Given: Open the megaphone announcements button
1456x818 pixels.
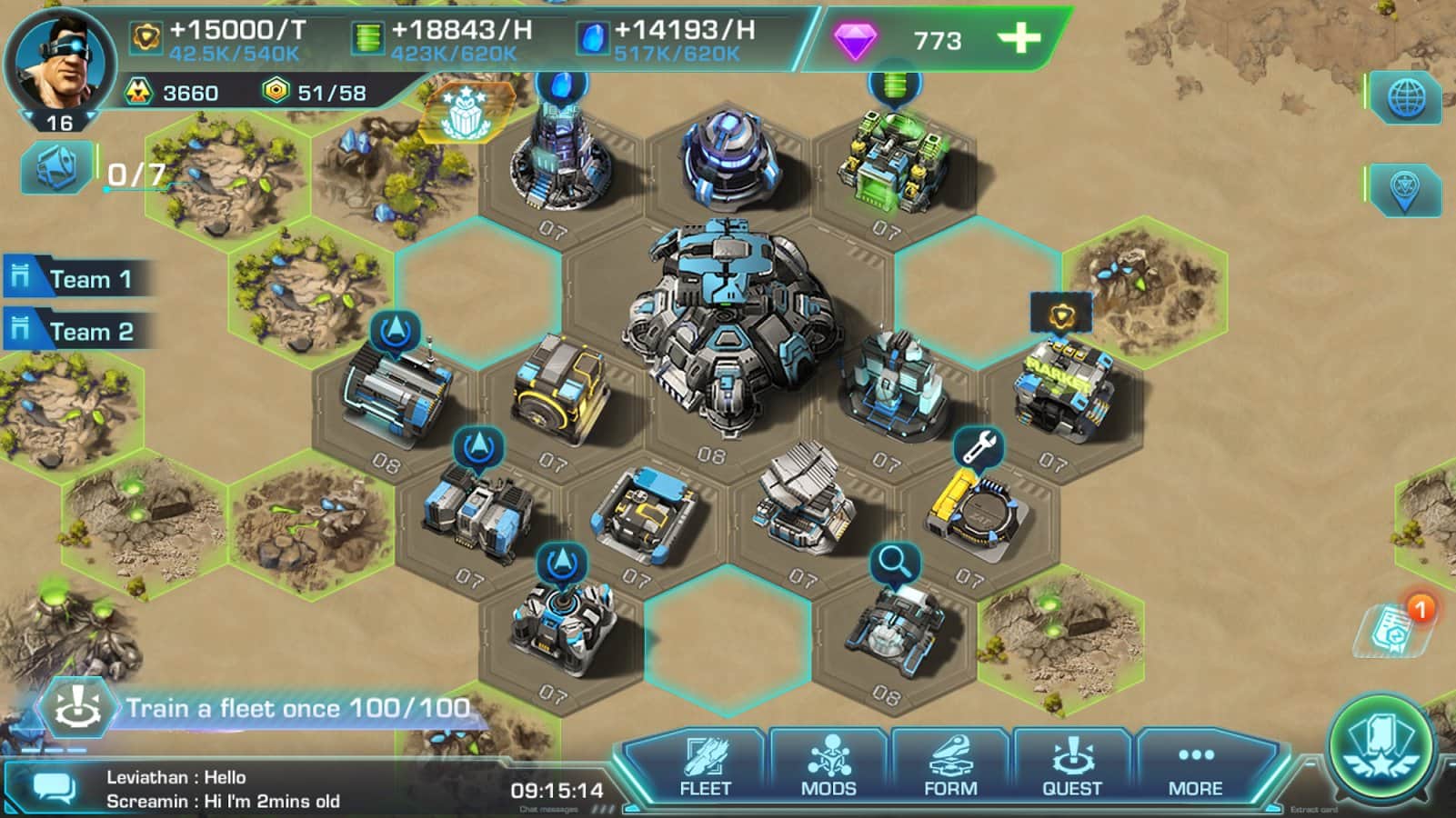Looking at the screenshot, I should 56,167.
